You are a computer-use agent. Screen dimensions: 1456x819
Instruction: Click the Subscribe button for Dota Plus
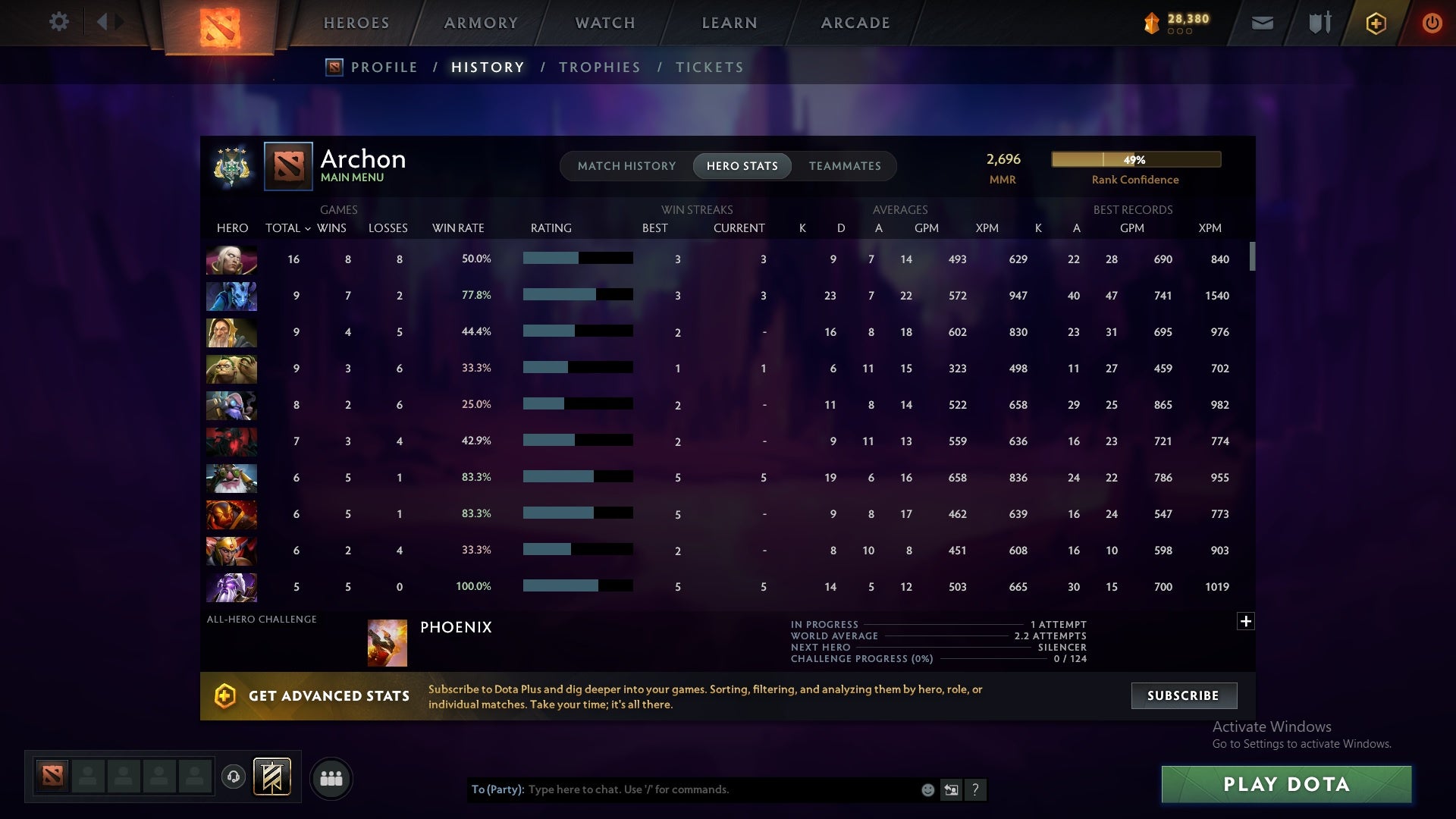coord(1183,695)
